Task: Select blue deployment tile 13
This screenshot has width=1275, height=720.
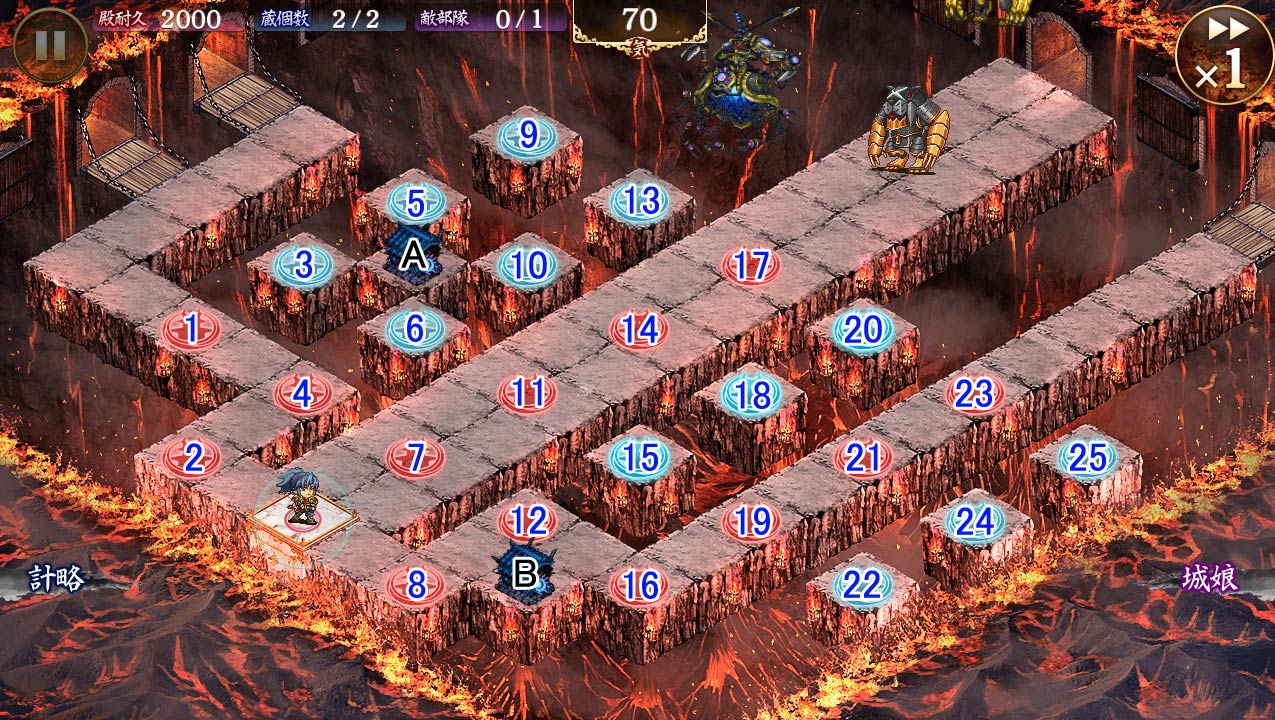Action: tap(640, 201)
